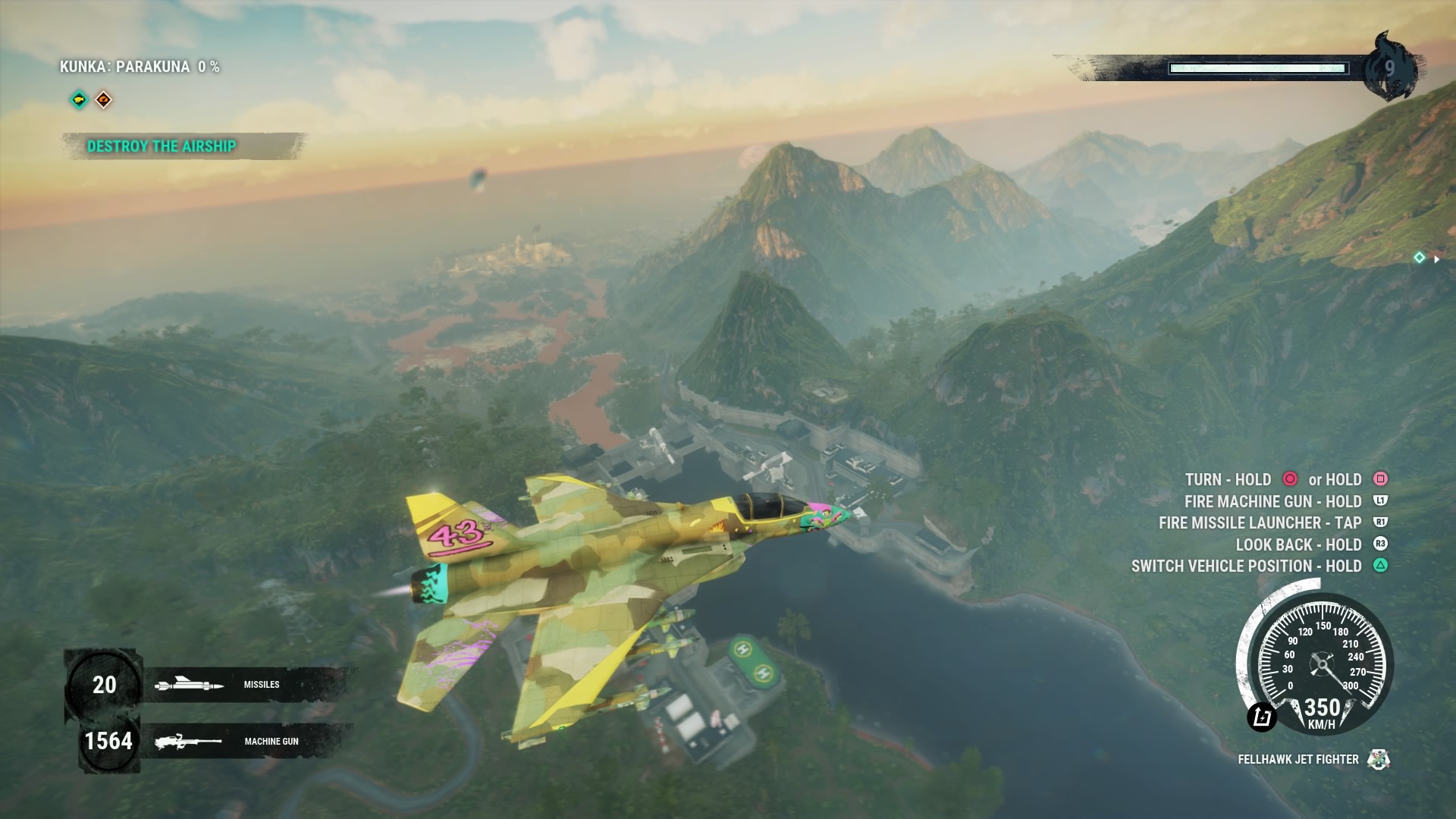Click the Fellhawk Jet Fighter vehicle icon

(1378, 759)
